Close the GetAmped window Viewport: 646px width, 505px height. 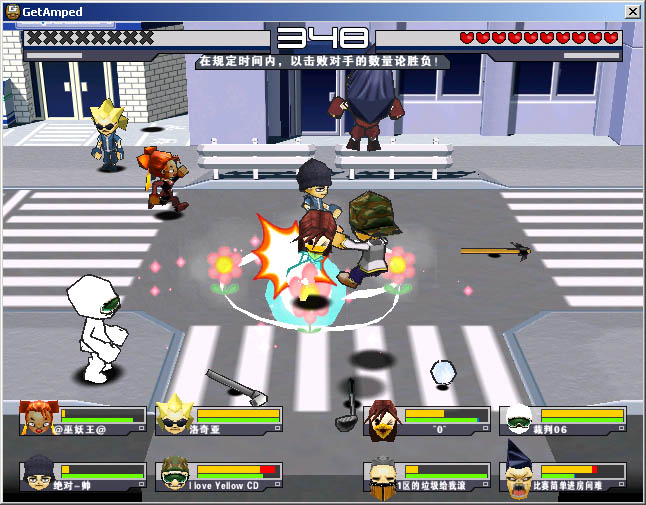click(x=633, y=11)
